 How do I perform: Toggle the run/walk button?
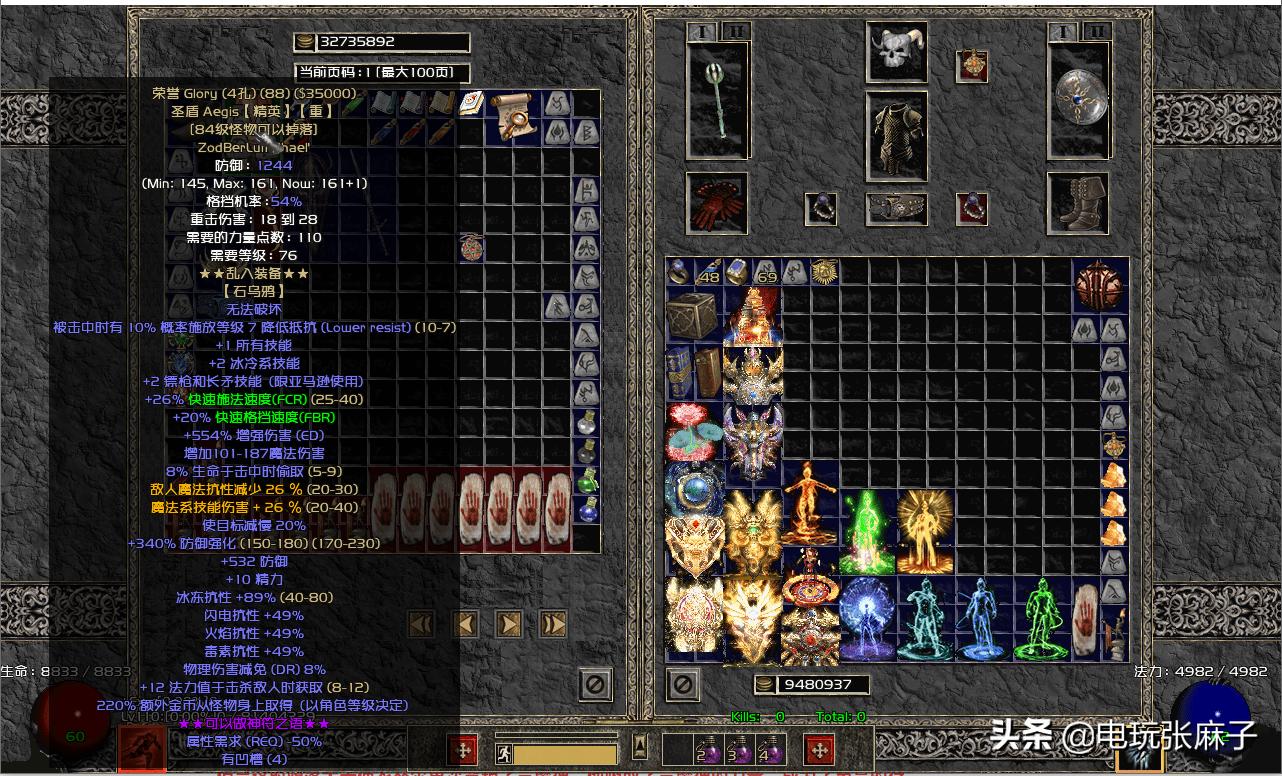(504, 754)
